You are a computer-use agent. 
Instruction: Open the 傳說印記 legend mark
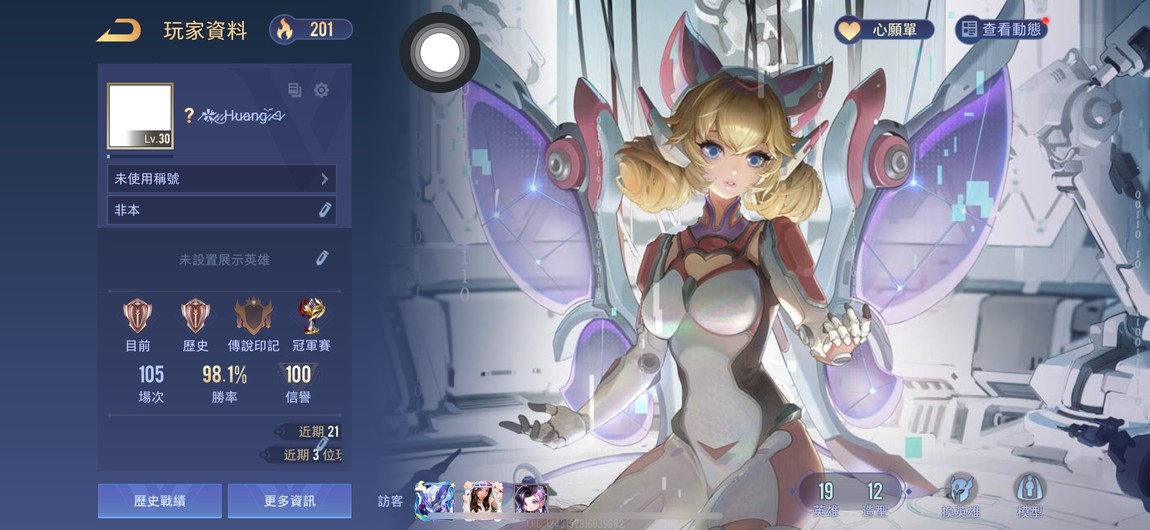point(253,317)
